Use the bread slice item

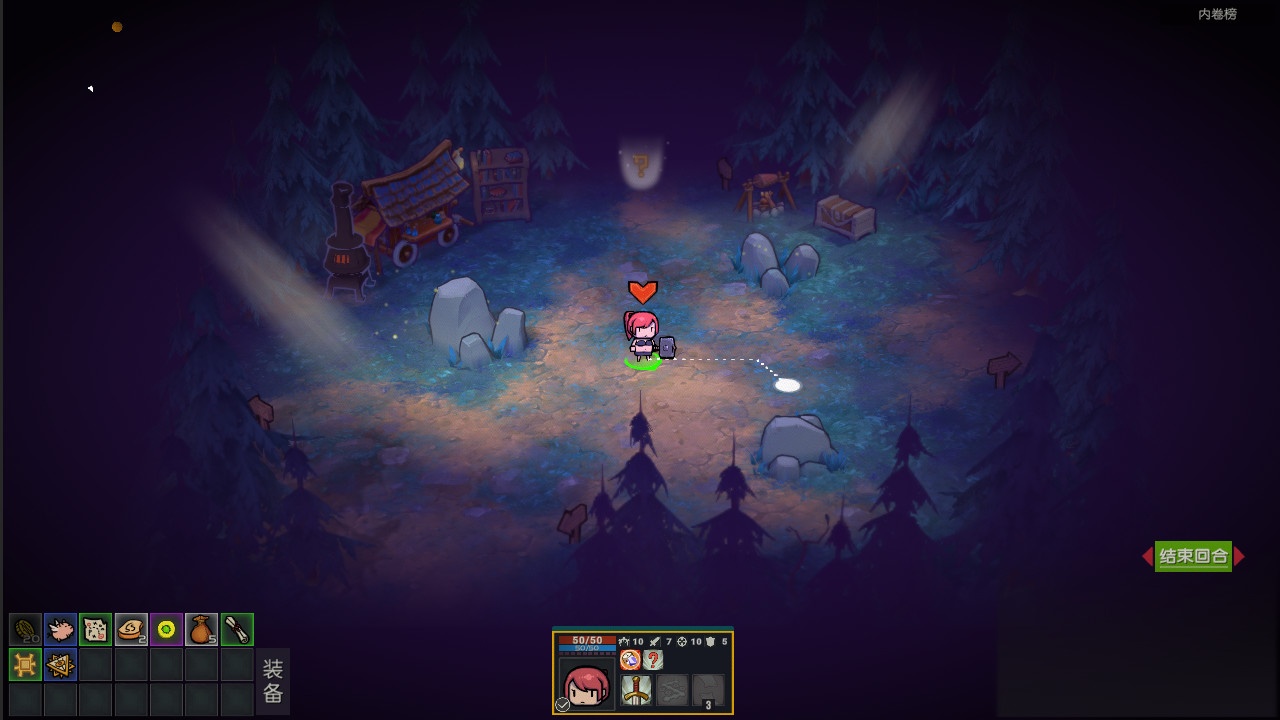tap(131, 629)
